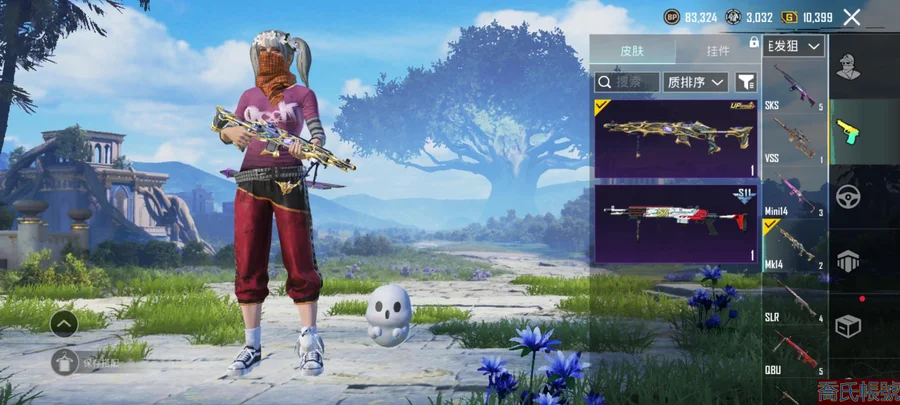This screenshot has width=900, height=405.
Task: Pick the Mini14 weapon entry
Action: 795,193
